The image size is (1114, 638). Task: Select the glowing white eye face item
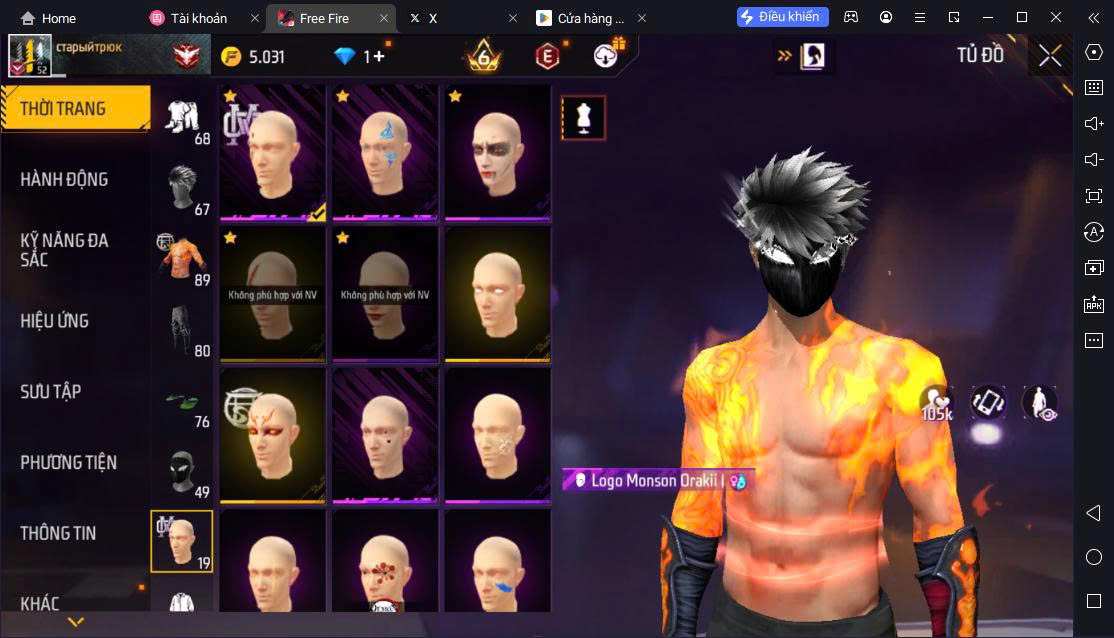click(497, 293)
